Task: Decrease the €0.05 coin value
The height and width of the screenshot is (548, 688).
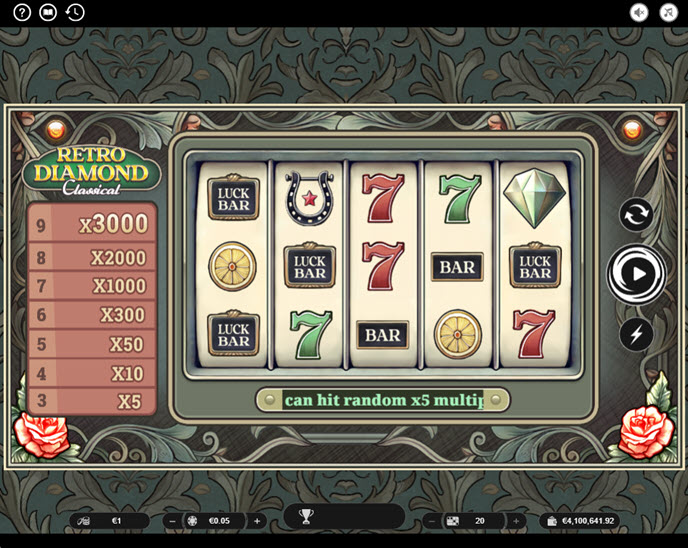Action: 171,521
